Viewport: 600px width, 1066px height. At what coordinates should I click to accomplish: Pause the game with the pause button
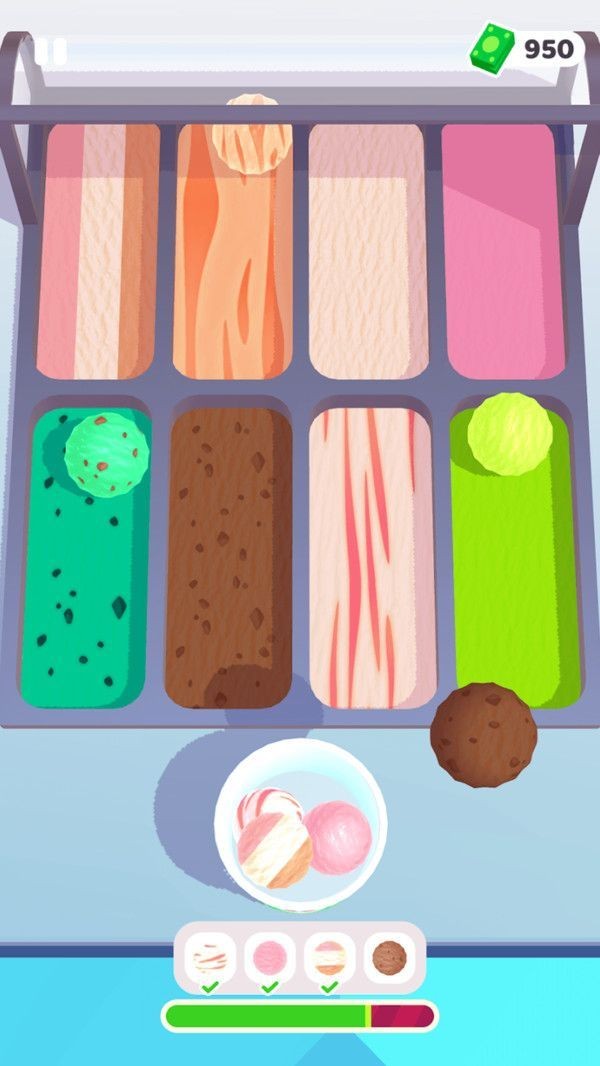click(x=51, y=51)
